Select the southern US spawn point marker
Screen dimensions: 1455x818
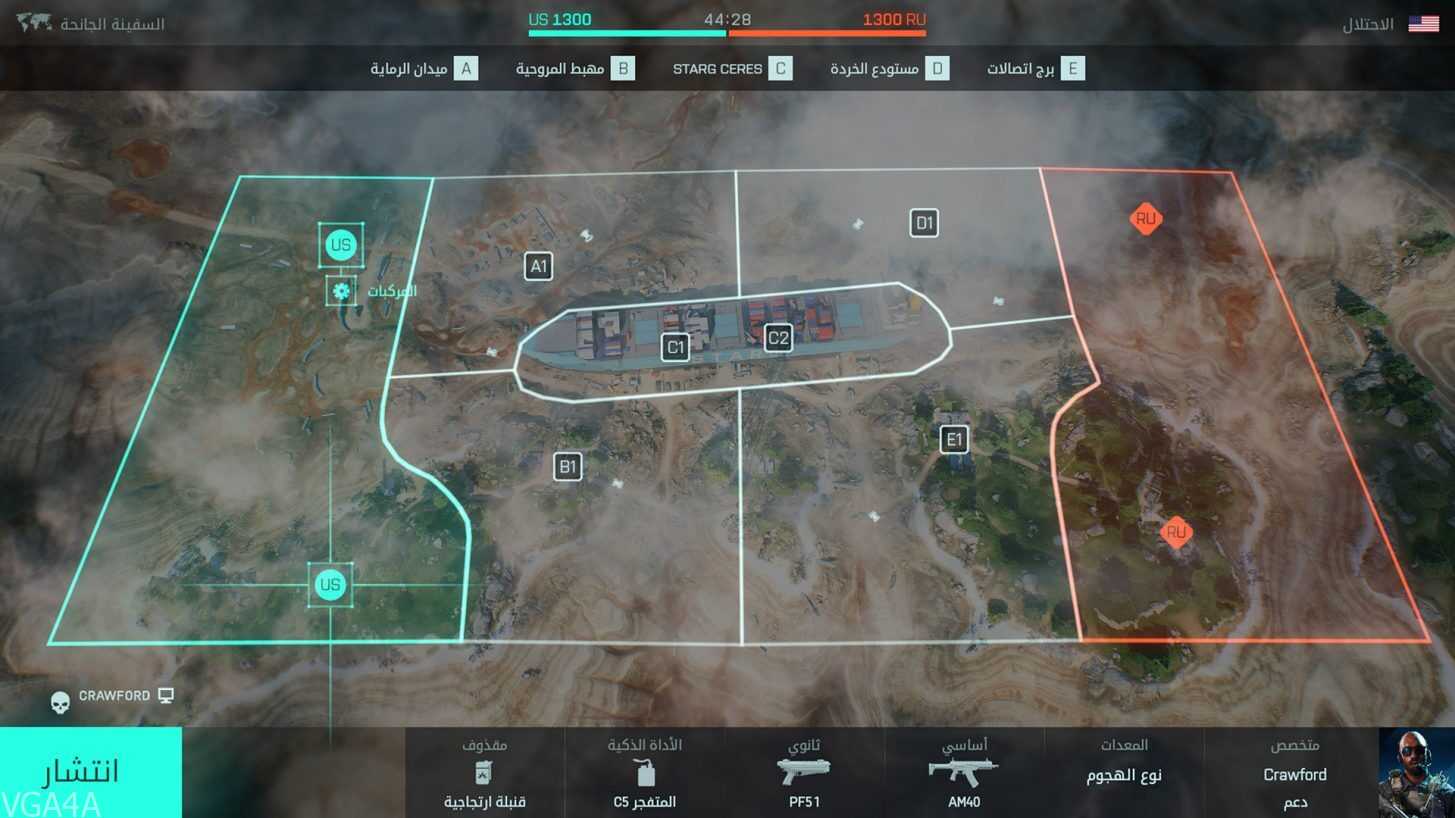[x=330, y=584]
